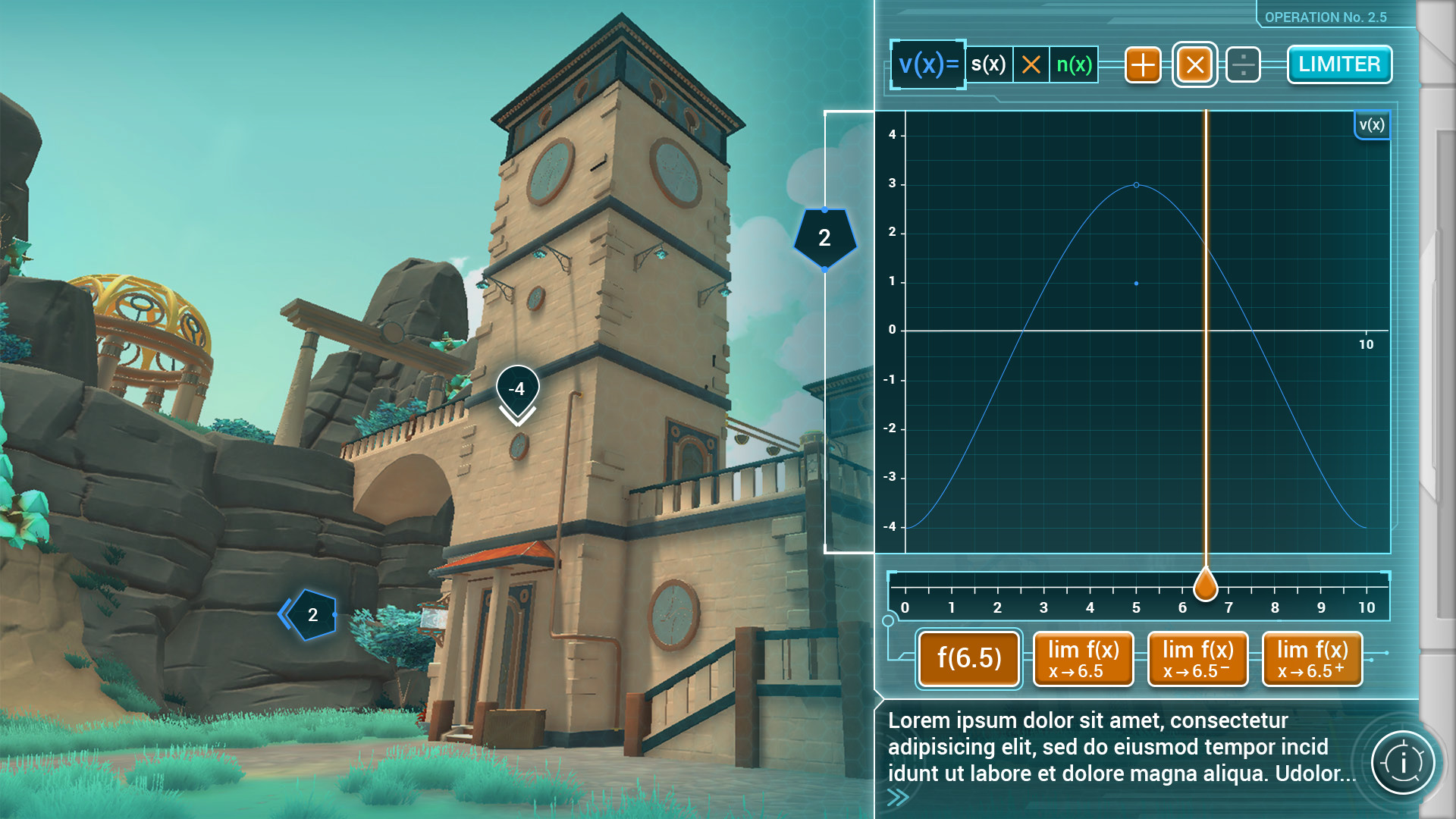Click the v(x)= output function box

point(928,64)
